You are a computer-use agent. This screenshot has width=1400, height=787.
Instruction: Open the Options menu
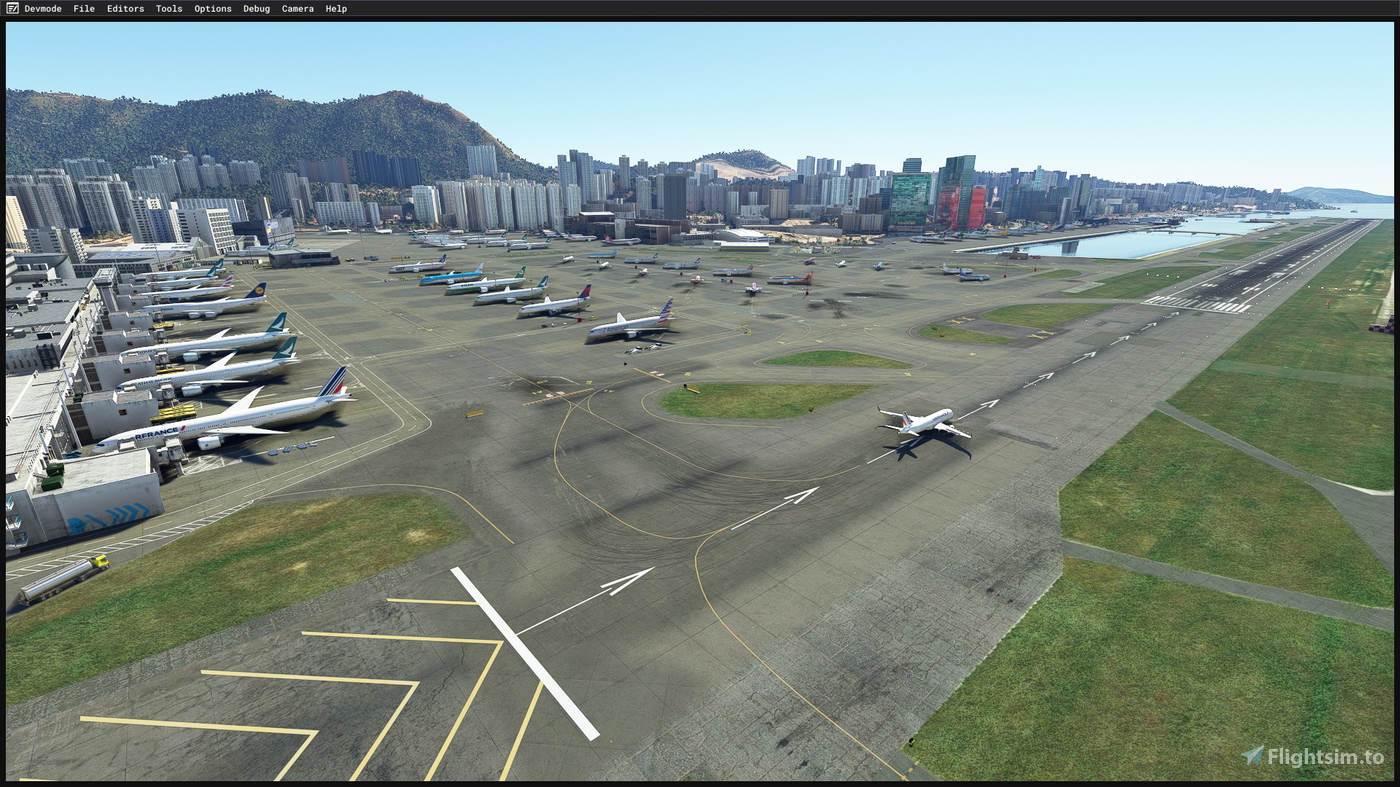pos(212,8)
